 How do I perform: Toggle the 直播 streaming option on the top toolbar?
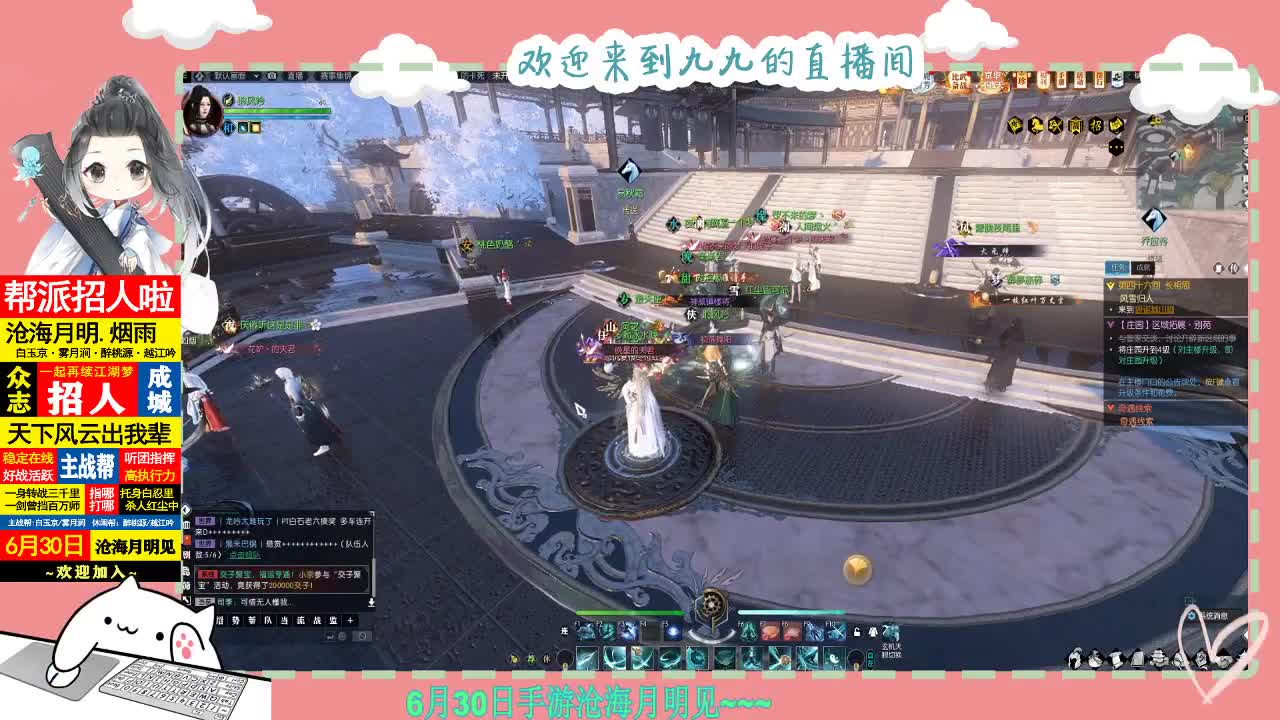[x=294, y=77]
